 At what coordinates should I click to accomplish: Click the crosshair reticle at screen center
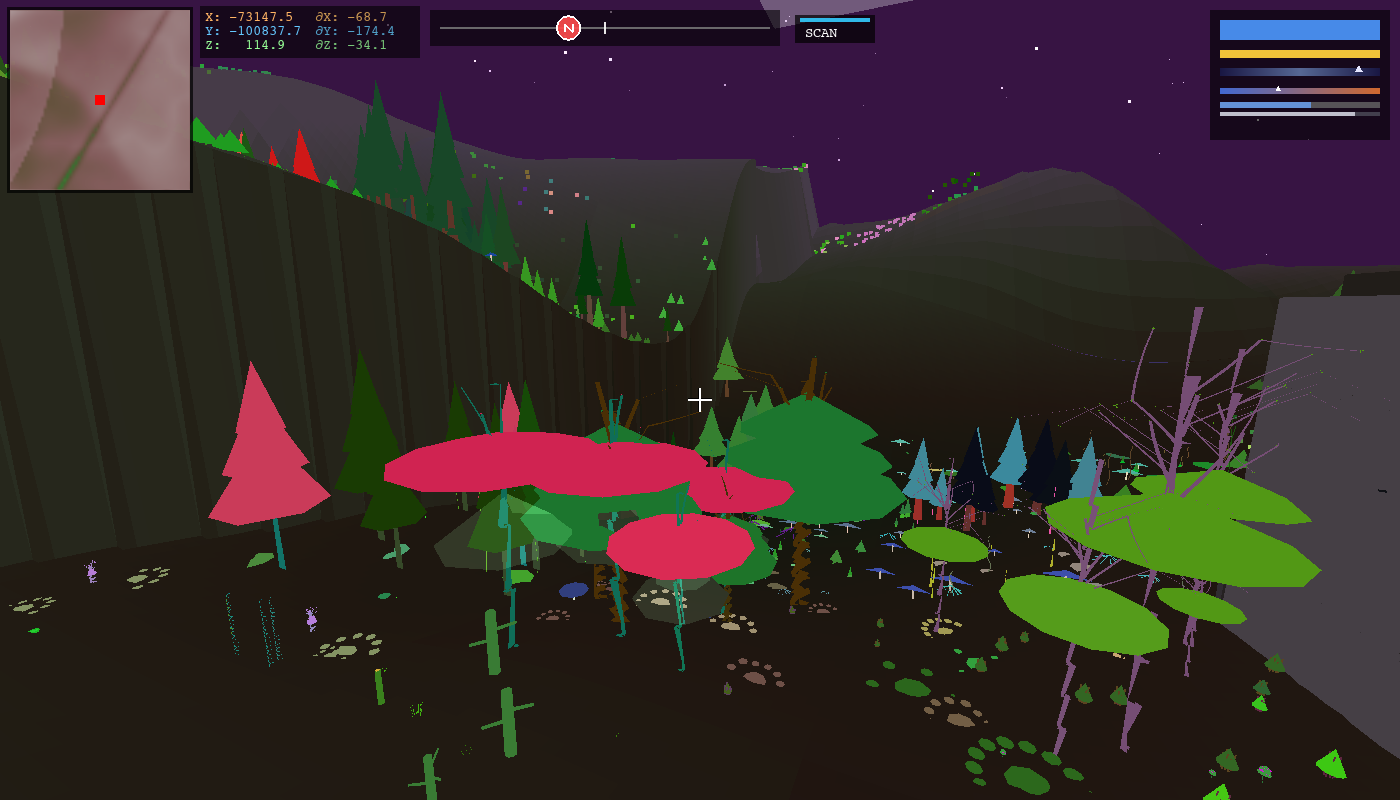click(700, 399)
